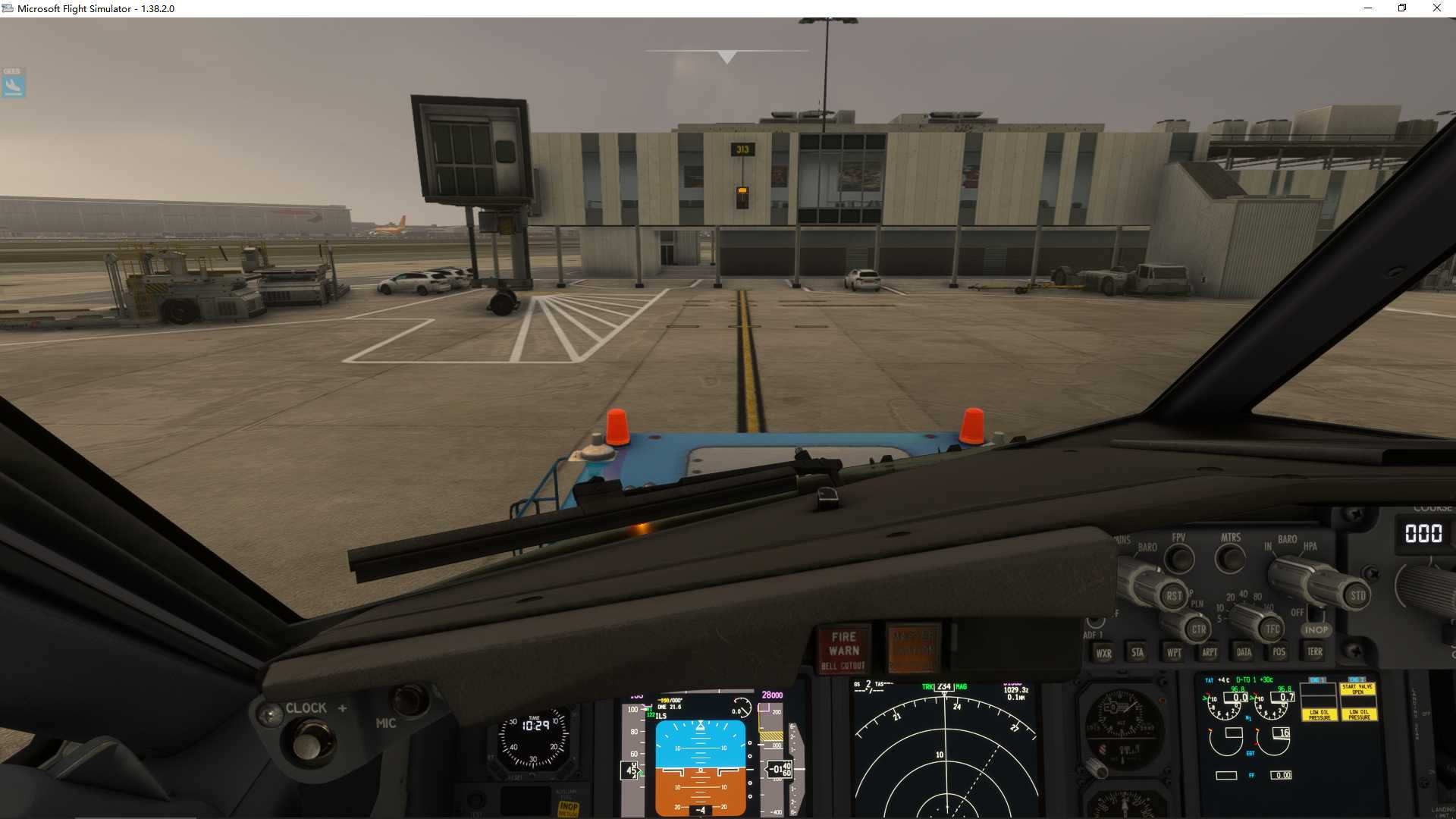Select the WPT waypoints EFIS button

coord(1172,652)
